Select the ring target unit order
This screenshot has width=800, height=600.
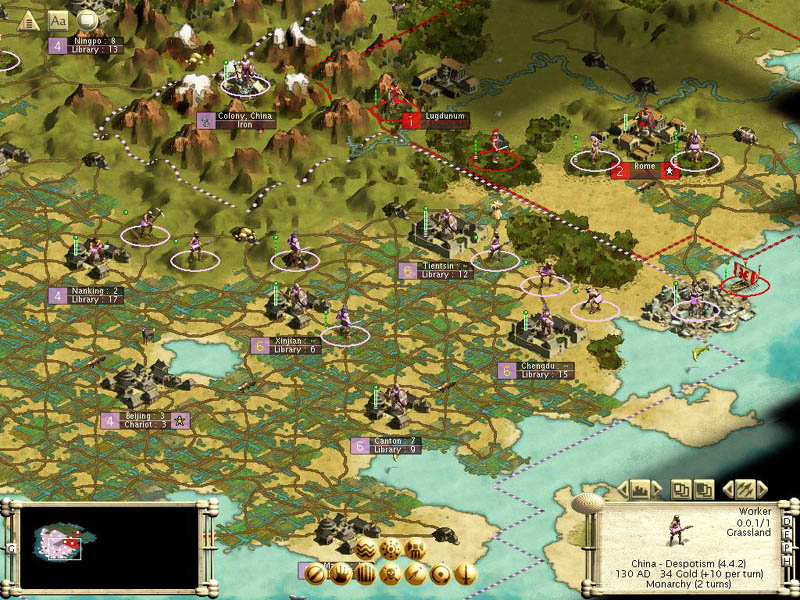point(439,574)
